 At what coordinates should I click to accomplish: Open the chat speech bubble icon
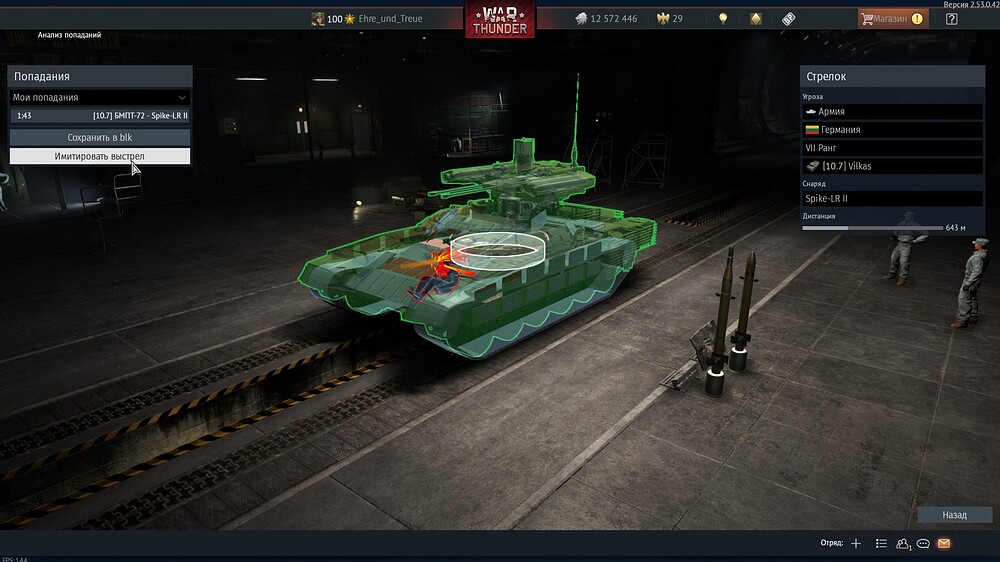[x=924, y=543]
